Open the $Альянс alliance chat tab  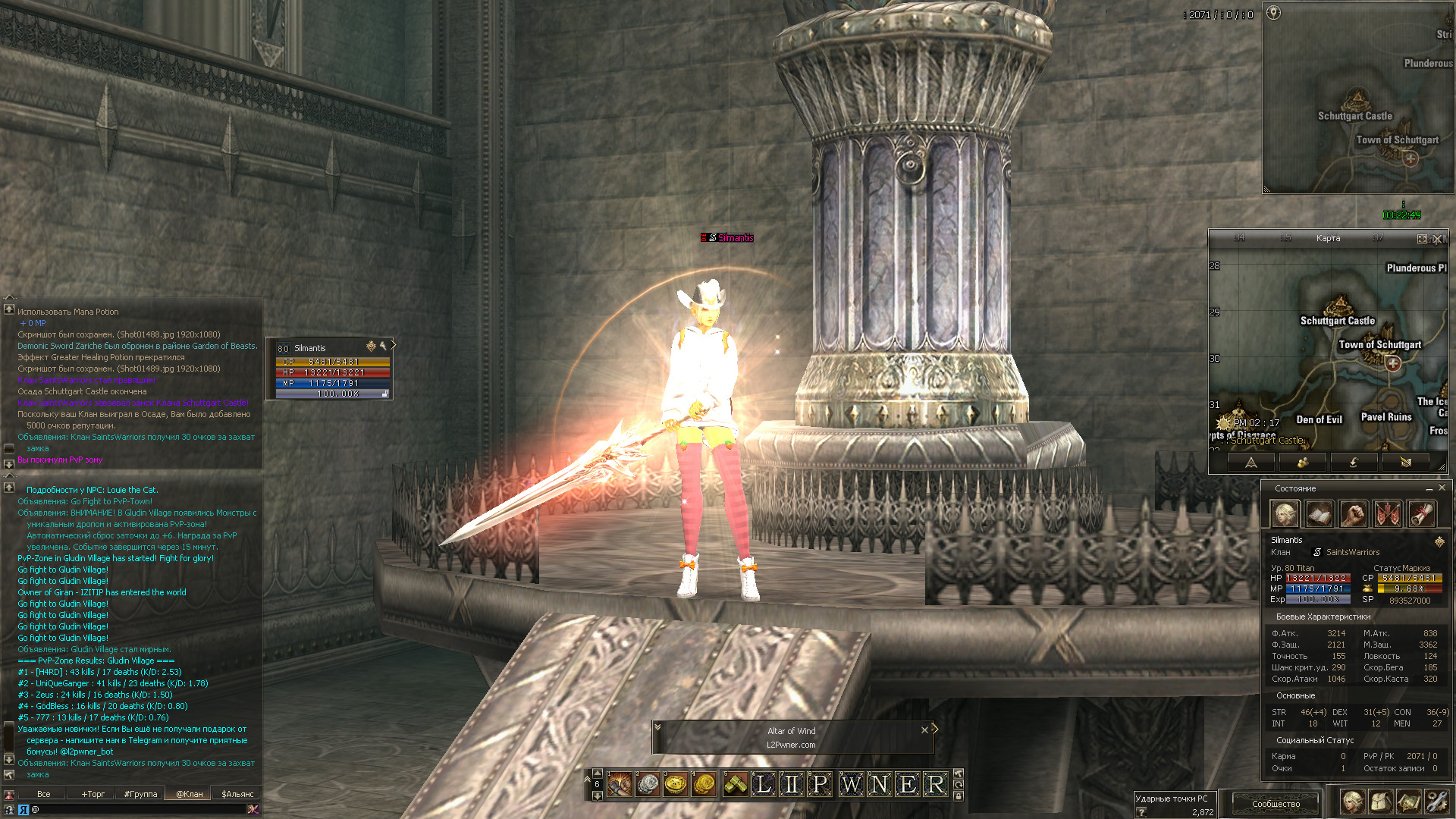click(x=237, y=794)
